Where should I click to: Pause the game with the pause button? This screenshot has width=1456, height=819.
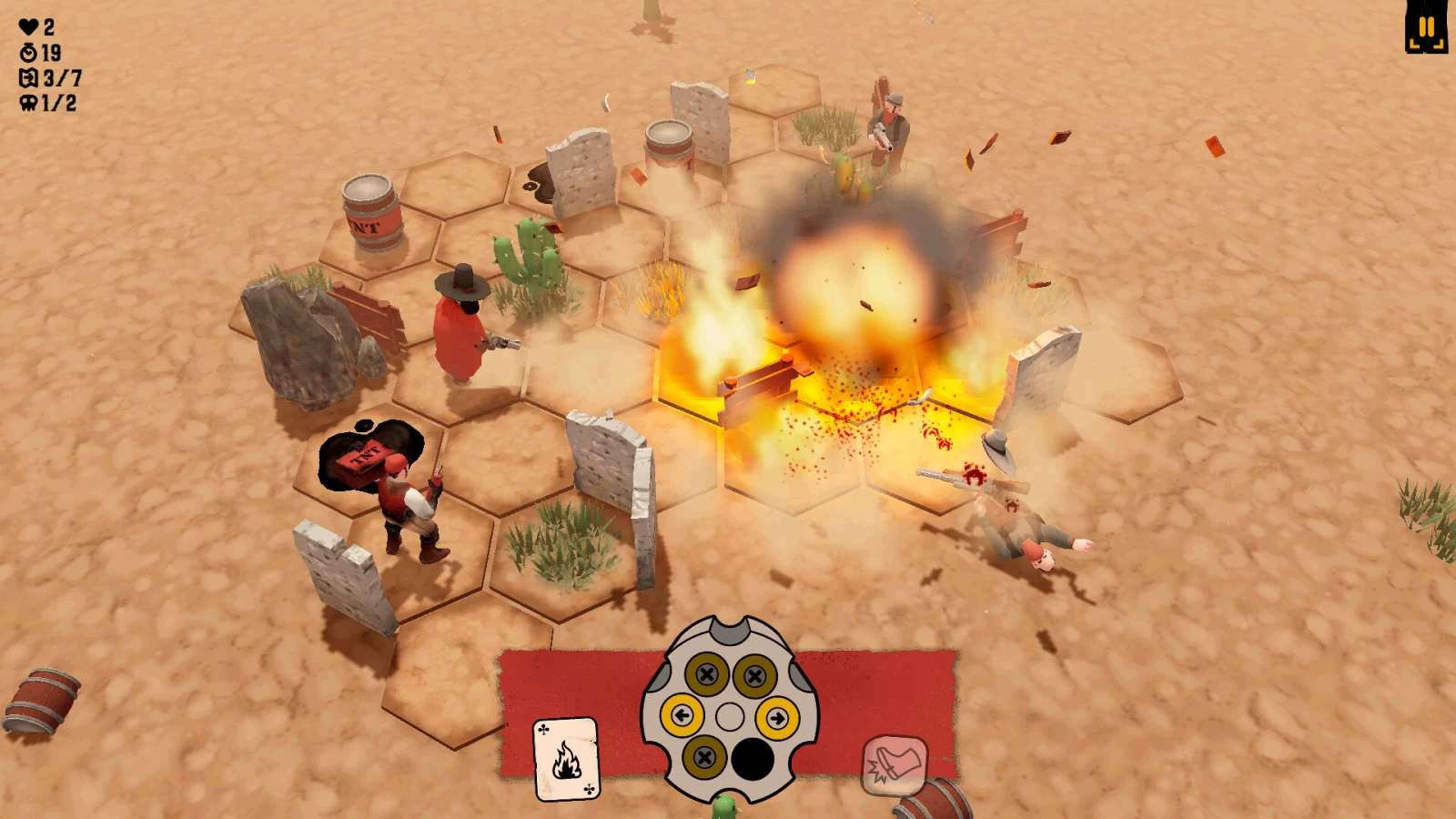pyautogui.click(x=1426, y=27)
